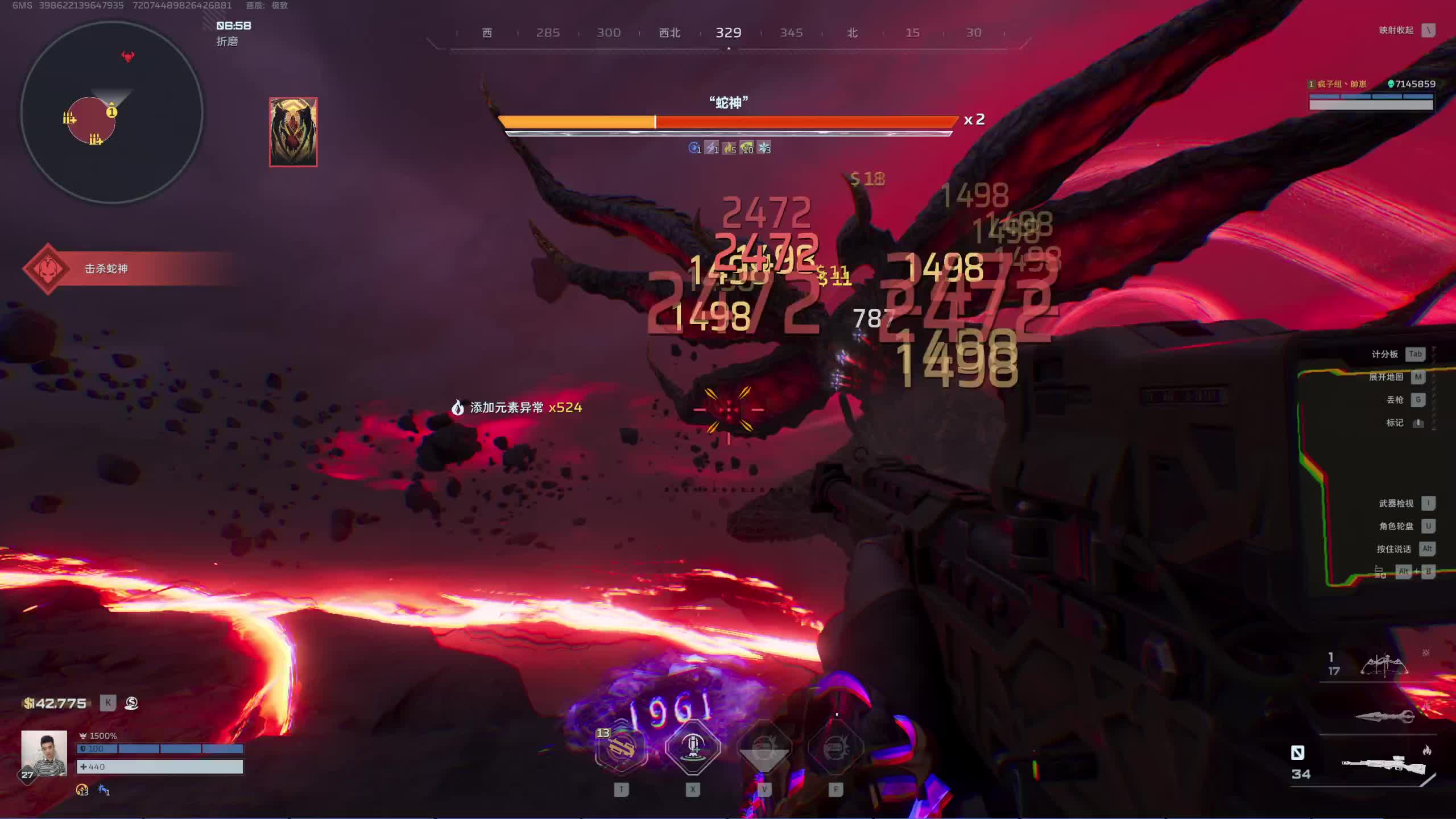
Task: Choose 展开地图 to expand the map
Action: point(1386,377)
